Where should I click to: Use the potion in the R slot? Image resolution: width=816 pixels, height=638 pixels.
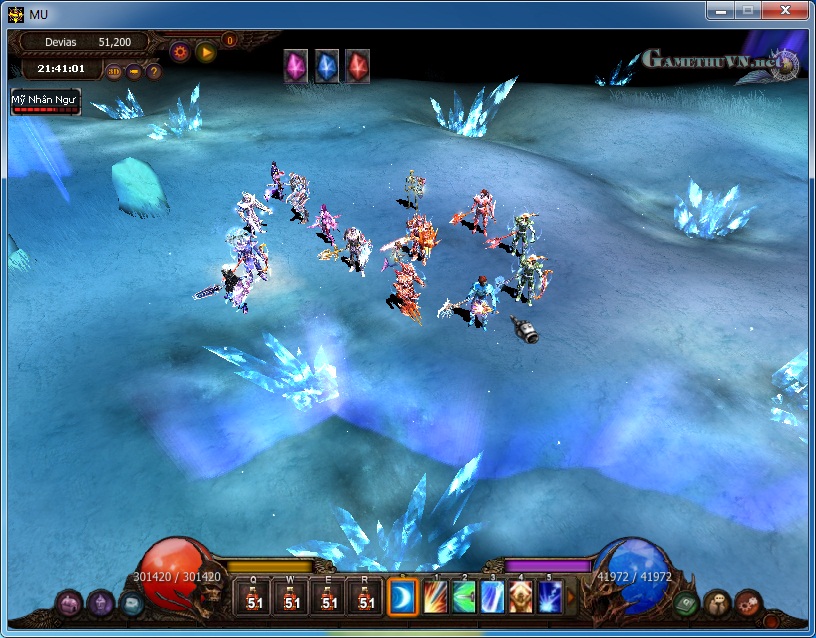(x=366, y=598)
